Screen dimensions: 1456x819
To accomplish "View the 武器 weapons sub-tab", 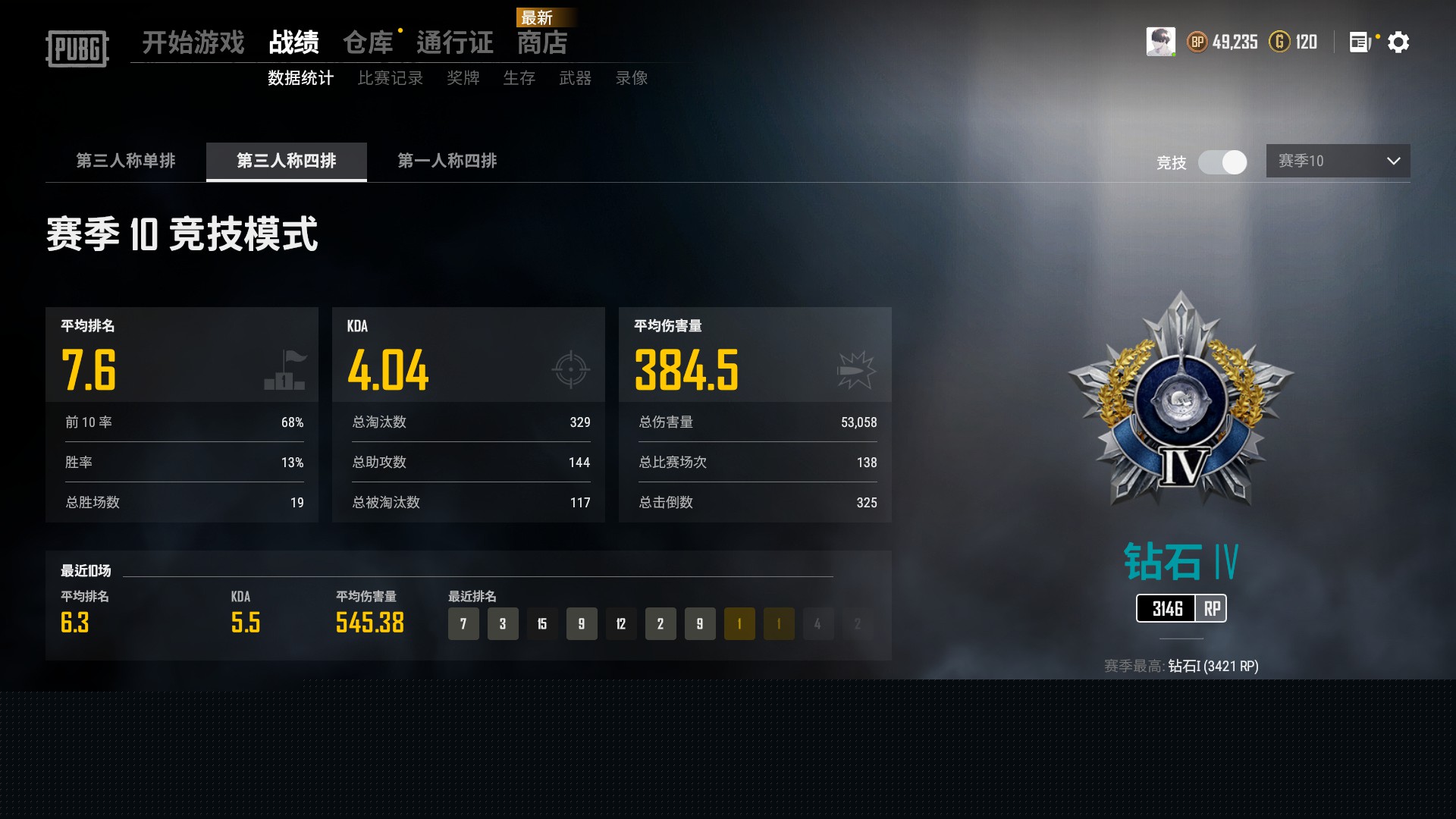I will coord(576,78).
